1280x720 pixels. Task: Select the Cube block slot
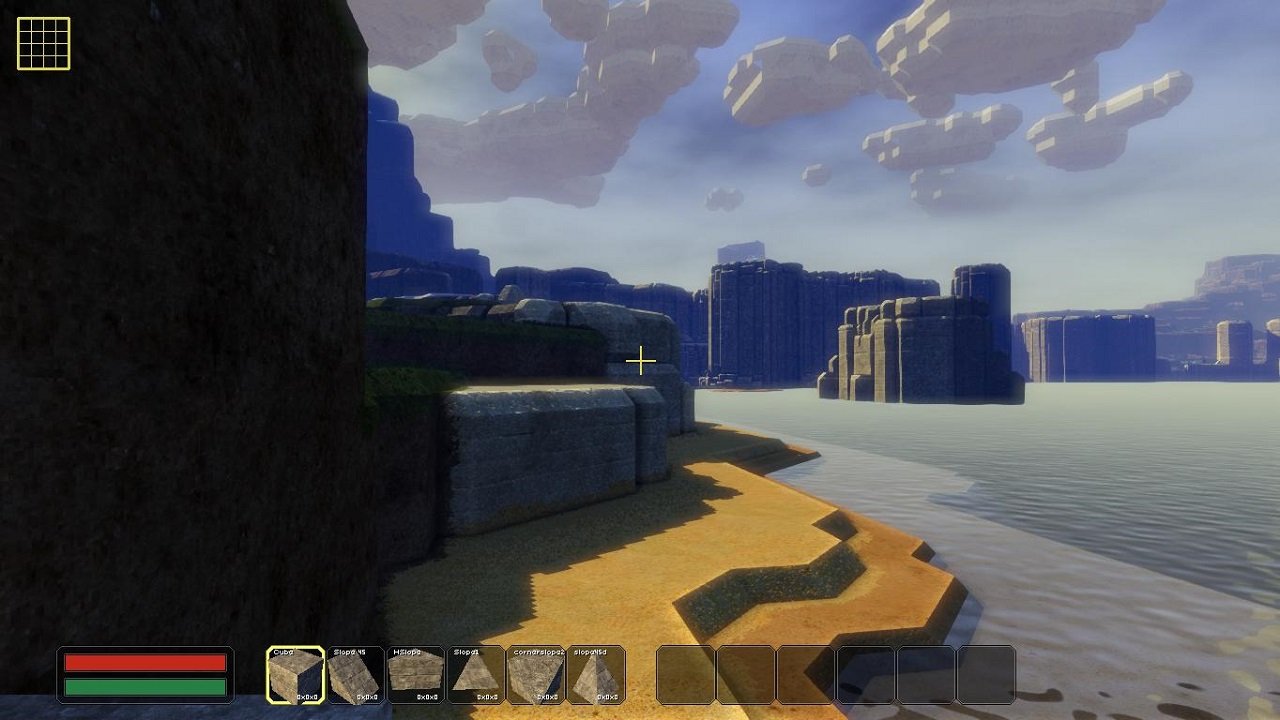click(296, 675)
